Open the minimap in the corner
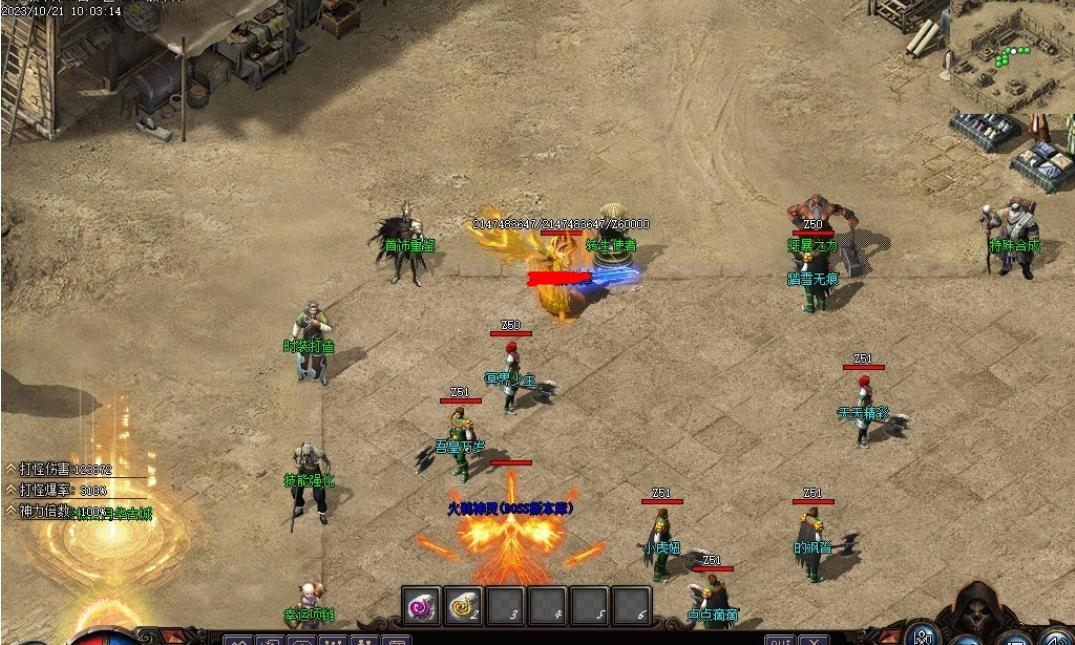The height and width of the screenshot is (645, 1075). coord(1011,56)
